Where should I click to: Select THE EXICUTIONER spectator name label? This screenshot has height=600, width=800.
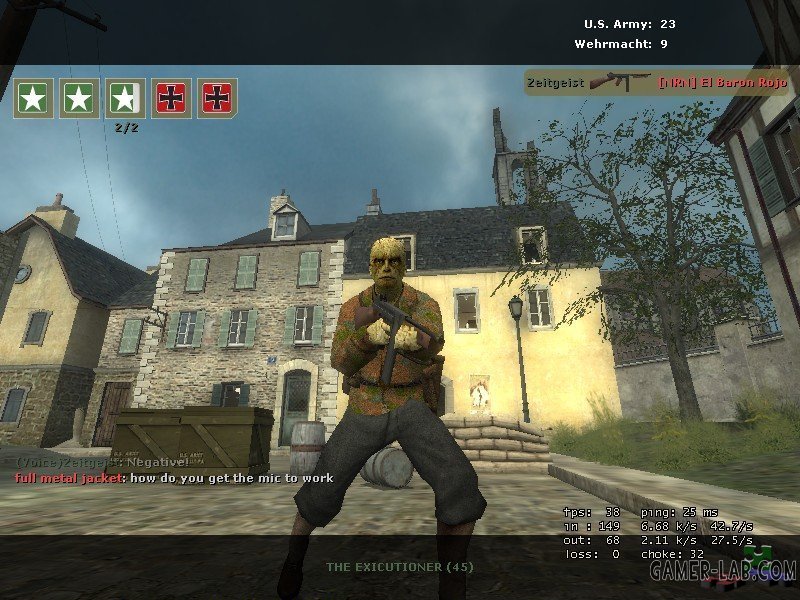400,567
